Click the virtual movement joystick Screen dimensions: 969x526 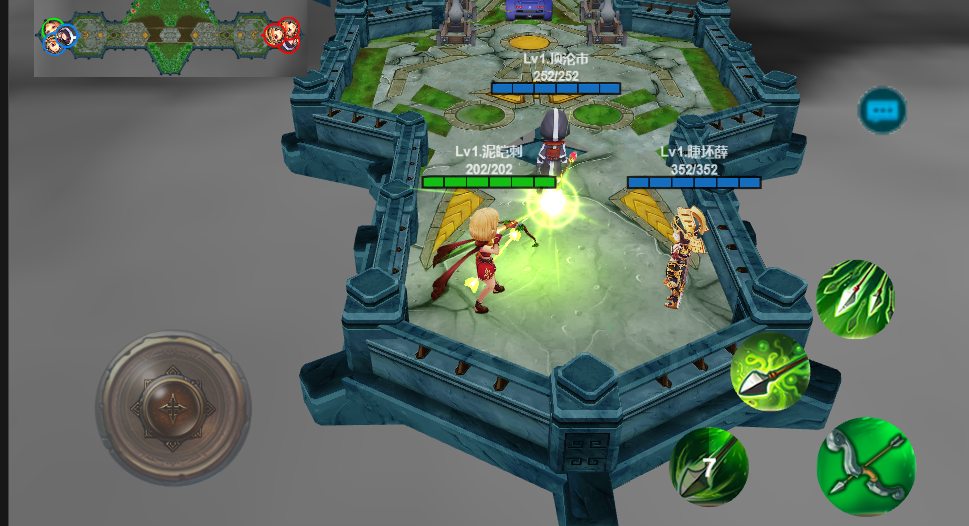pos(173,408)
